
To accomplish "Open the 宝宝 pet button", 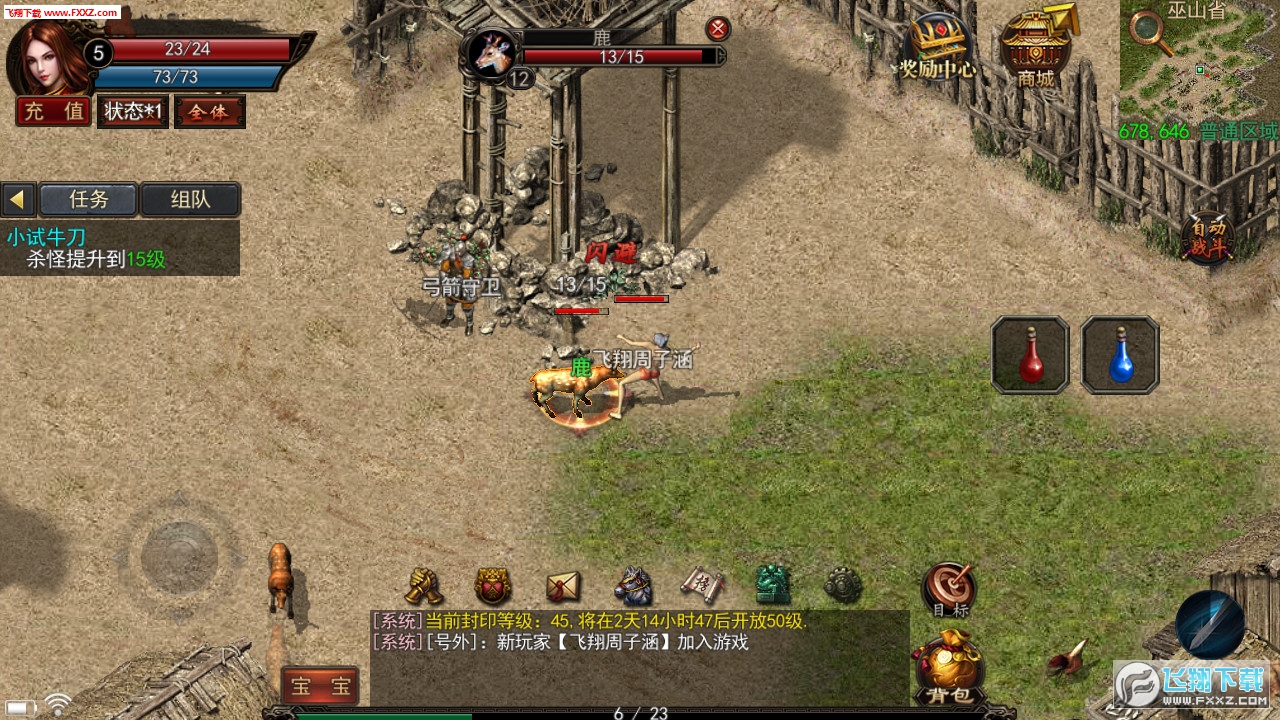I will [x=320, y=686].
